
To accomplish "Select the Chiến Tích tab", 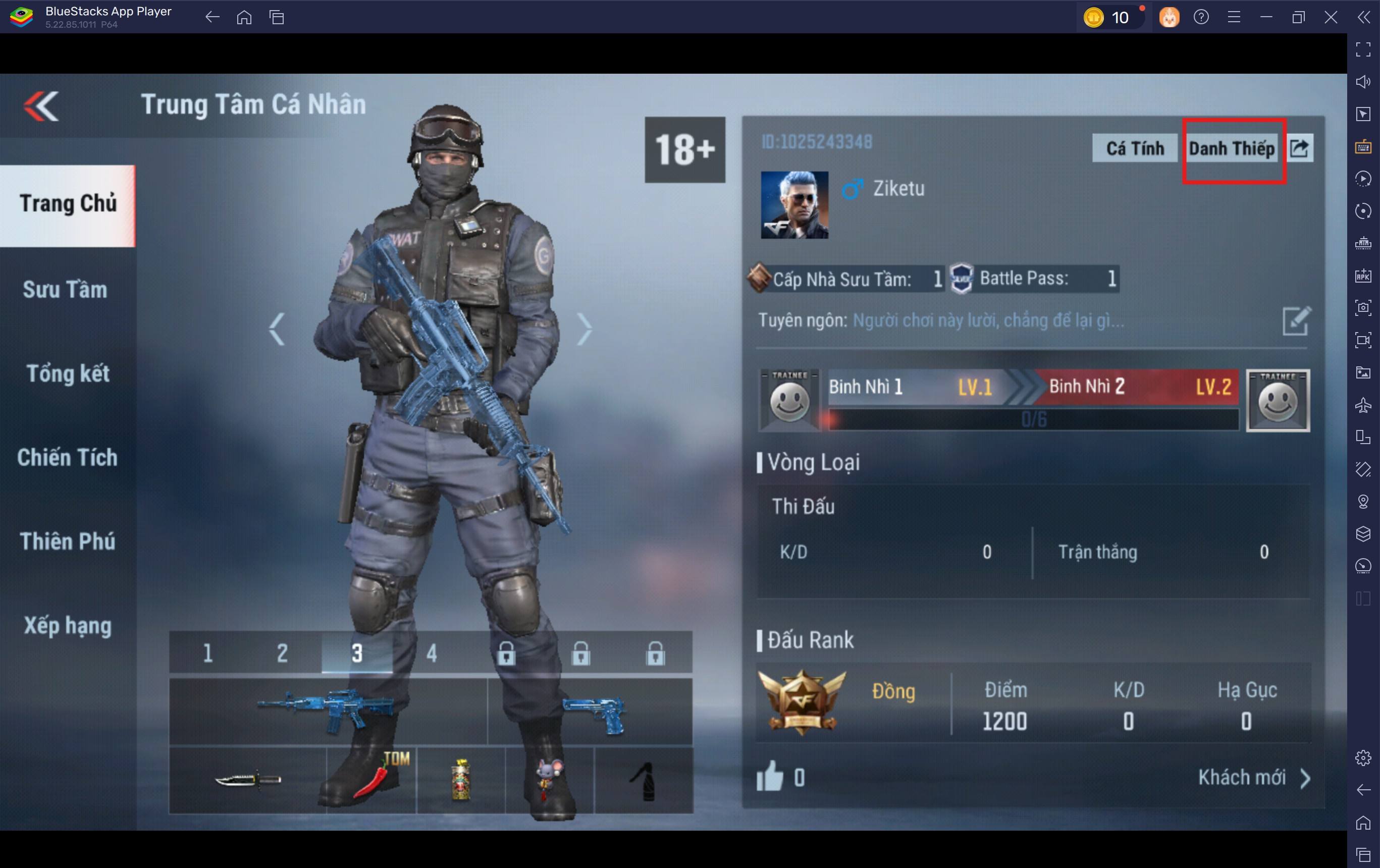I will point(67,457).
